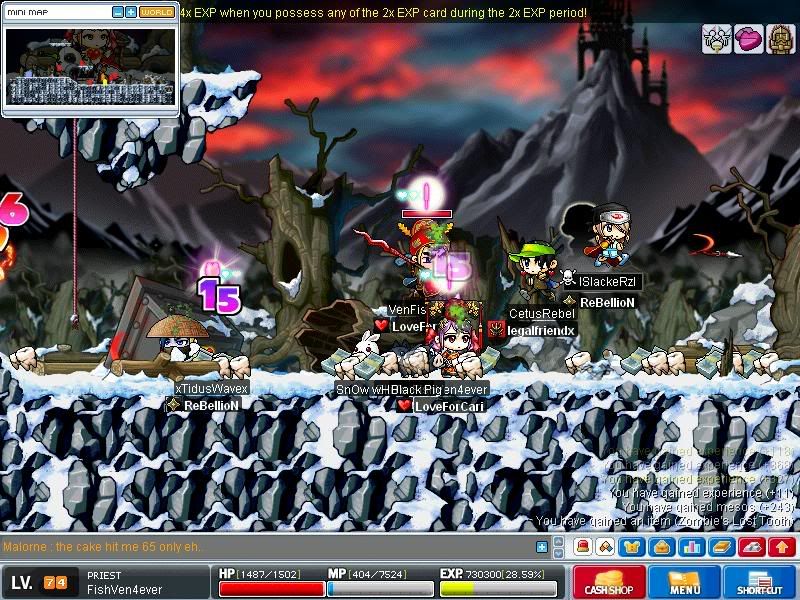
Task: Click the red orange-arrow quickbar button
Action: 783,547
